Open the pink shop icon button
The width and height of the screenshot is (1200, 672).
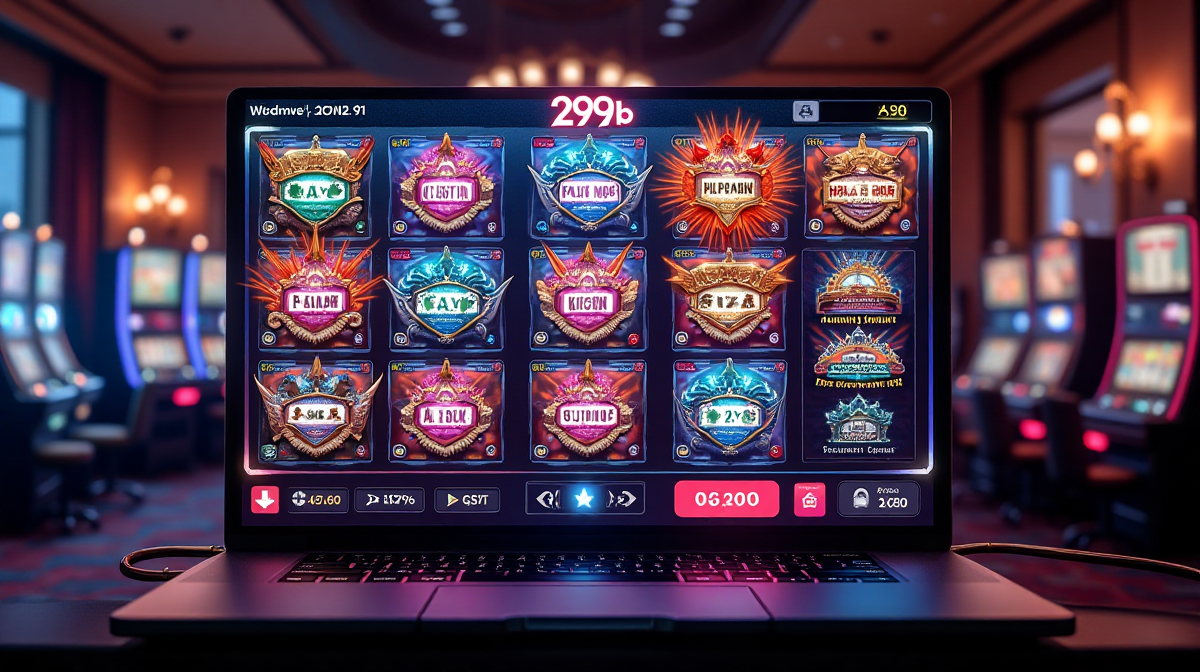[809, 499]
